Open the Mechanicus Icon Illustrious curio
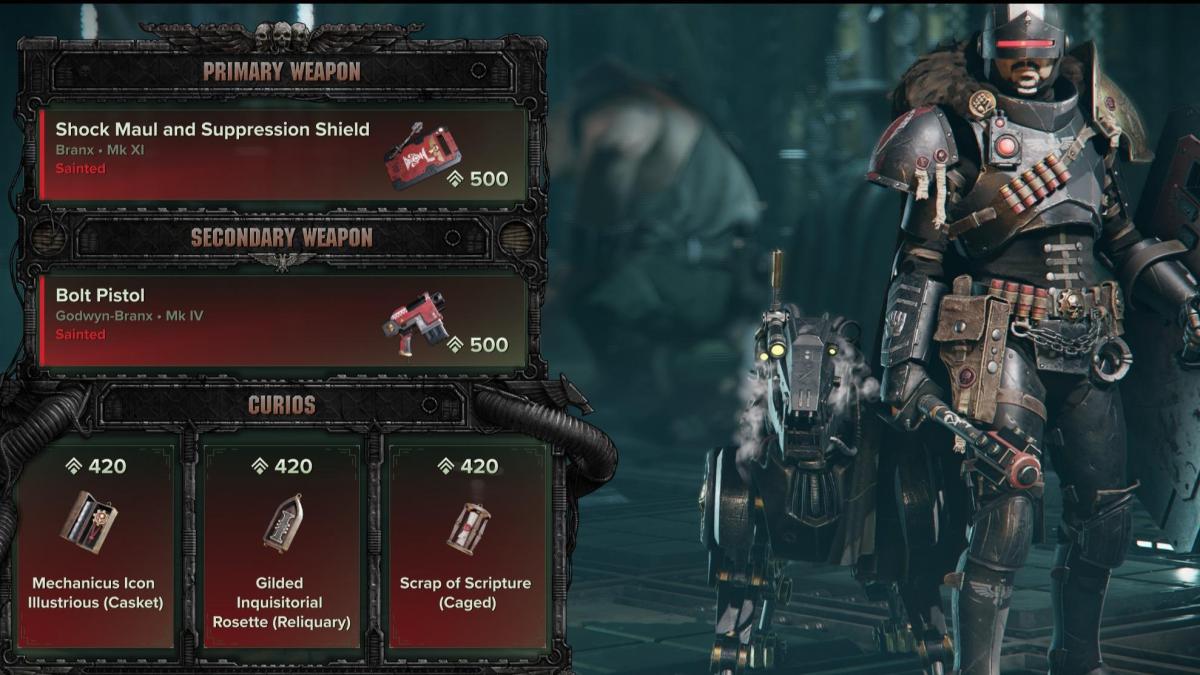 coord(93,540)
